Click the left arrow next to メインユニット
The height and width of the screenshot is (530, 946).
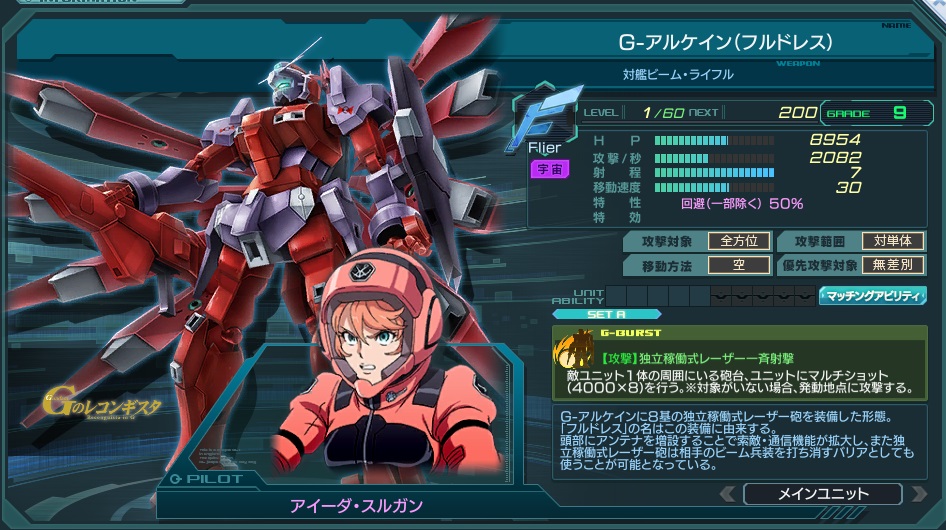pyautogui.click(x=728, y=494)
